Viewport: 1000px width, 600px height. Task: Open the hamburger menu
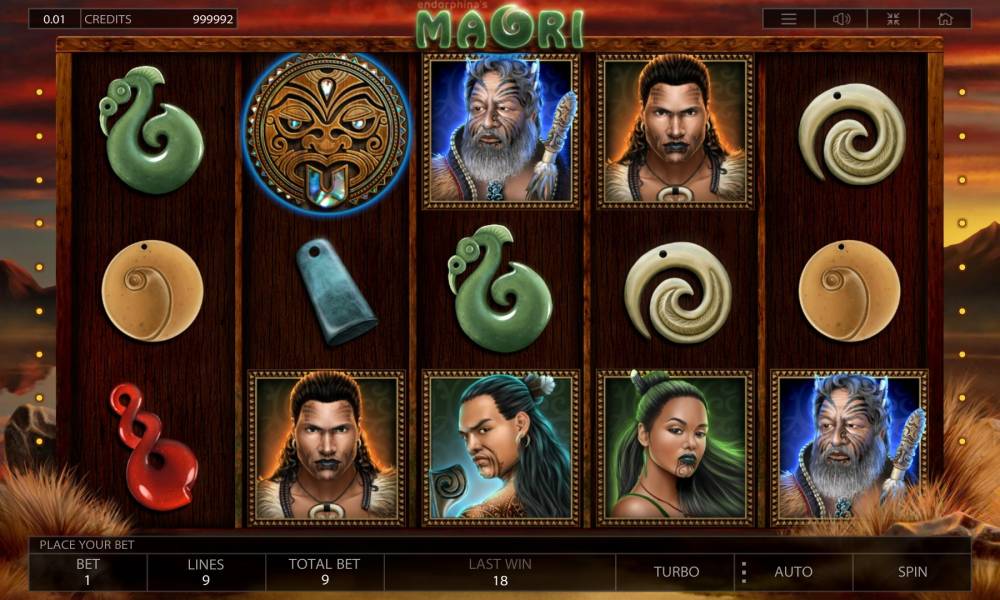[789, 19]
